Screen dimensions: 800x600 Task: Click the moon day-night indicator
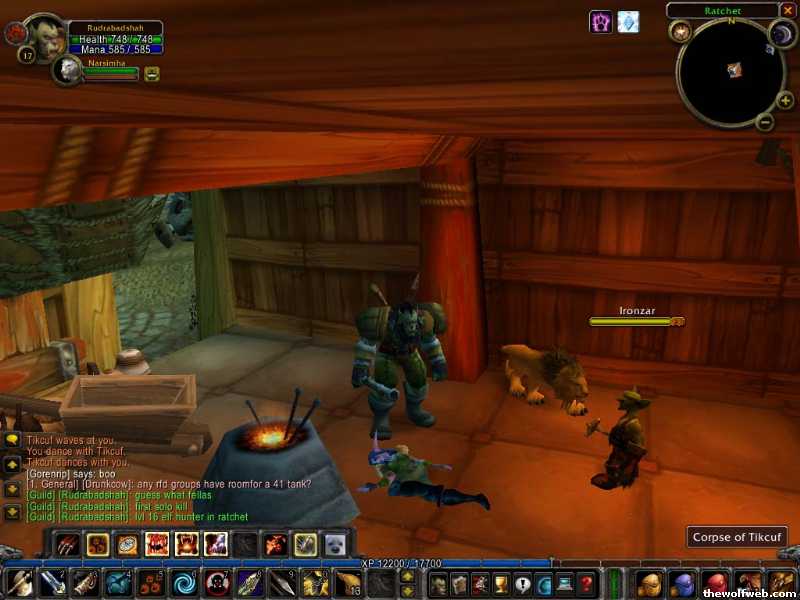click(x=781, y=35)
